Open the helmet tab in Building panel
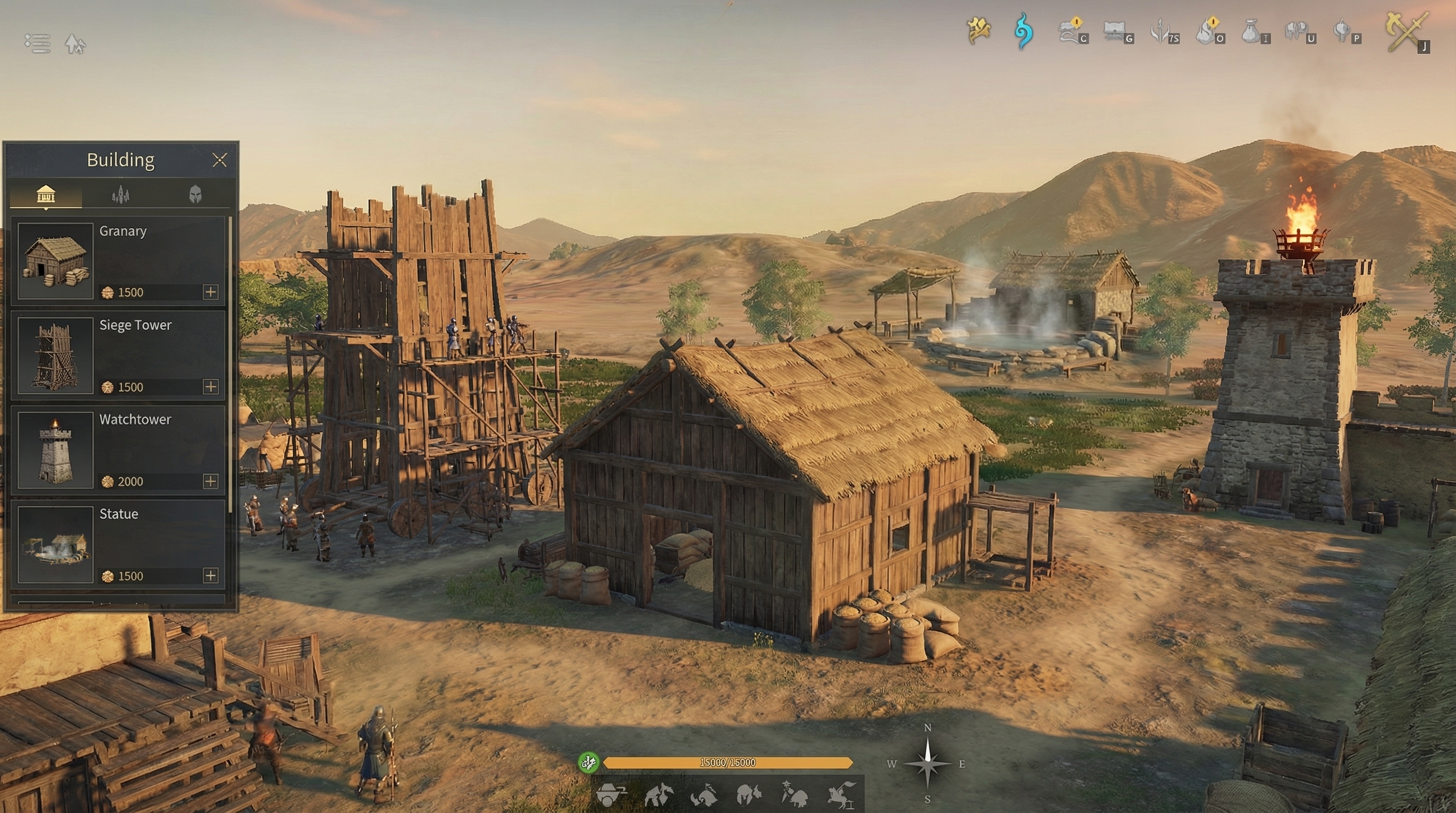Image resolution: width=1456 pixels, height=813 pixels. tap(195, 194)
